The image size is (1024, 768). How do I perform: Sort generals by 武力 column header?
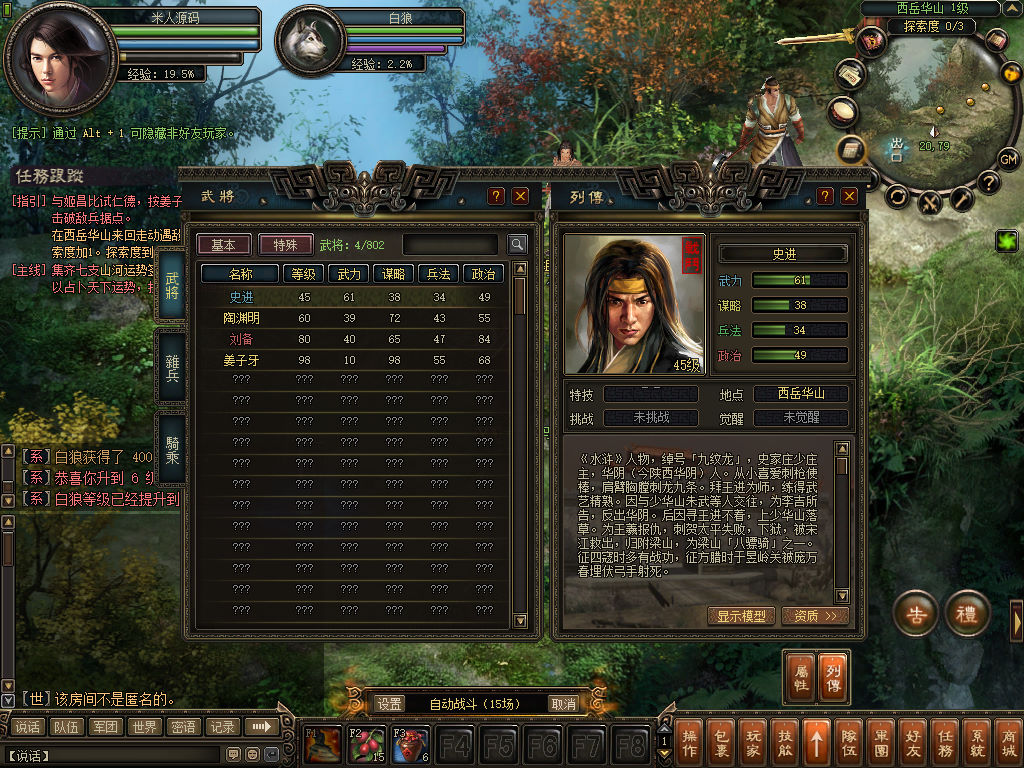[x=348, y=273]
